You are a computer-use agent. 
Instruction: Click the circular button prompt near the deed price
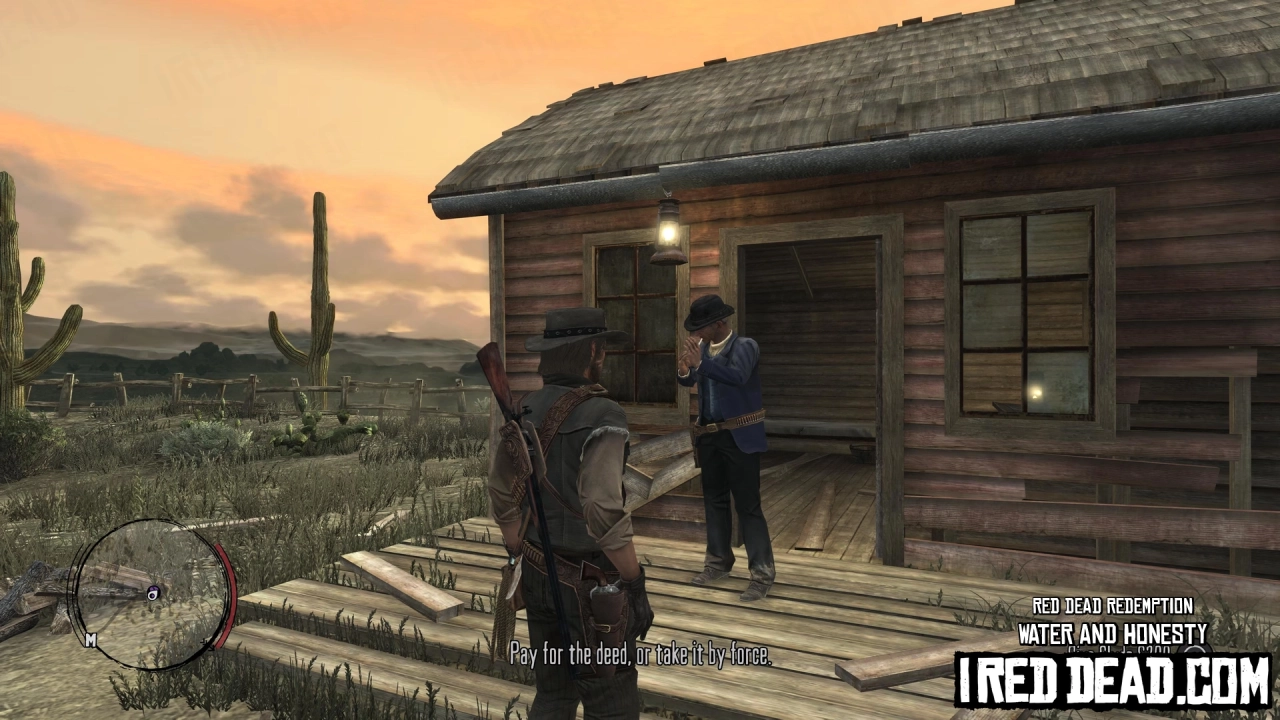[x=1196, y=652]
